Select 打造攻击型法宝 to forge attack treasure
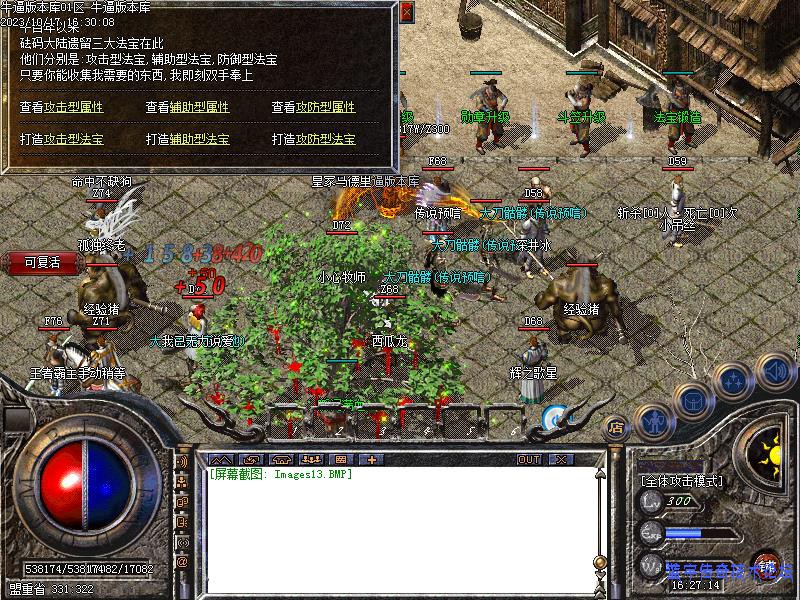 61,139
